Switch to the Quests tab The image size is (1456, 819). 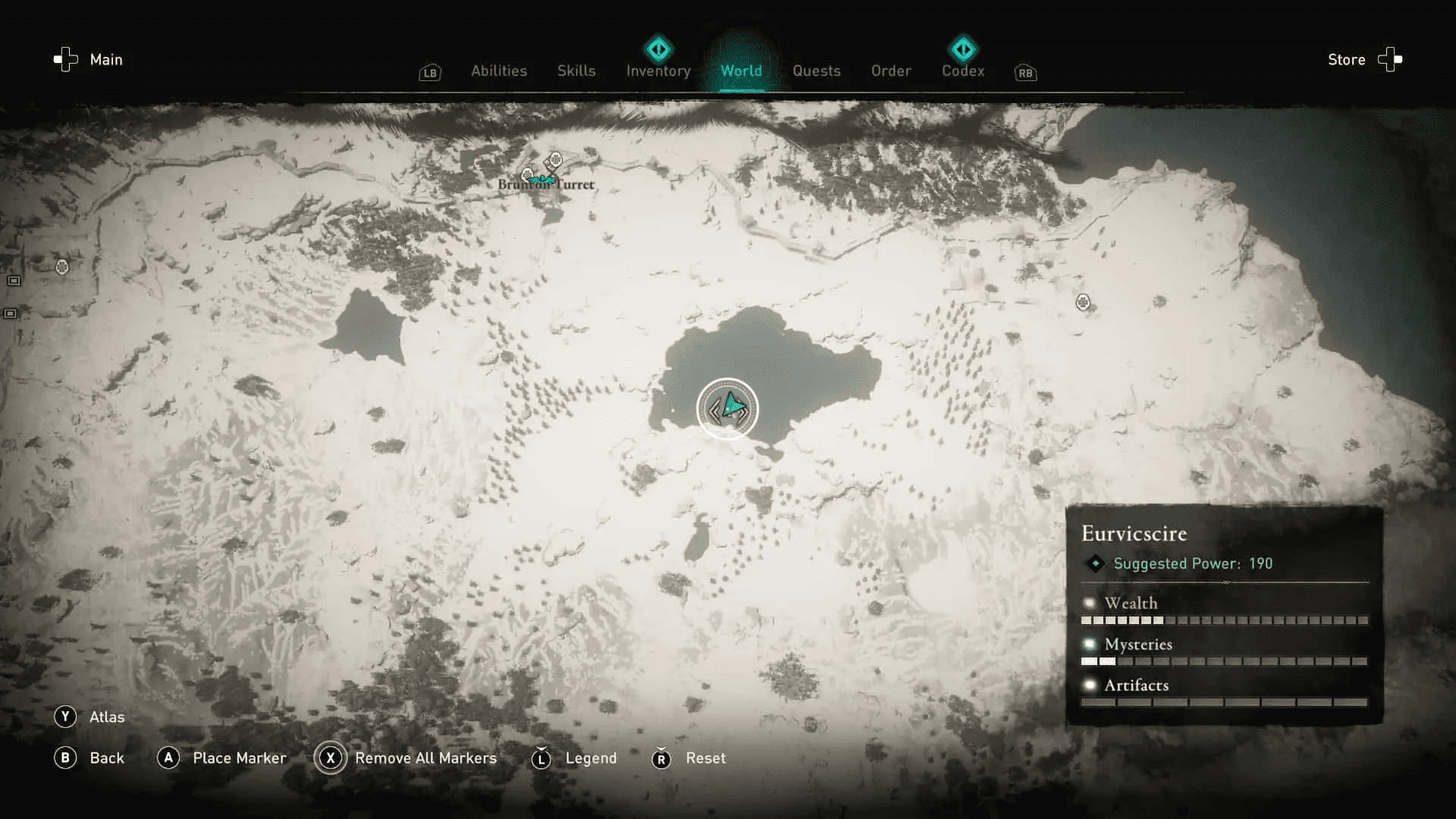(817, 71)
